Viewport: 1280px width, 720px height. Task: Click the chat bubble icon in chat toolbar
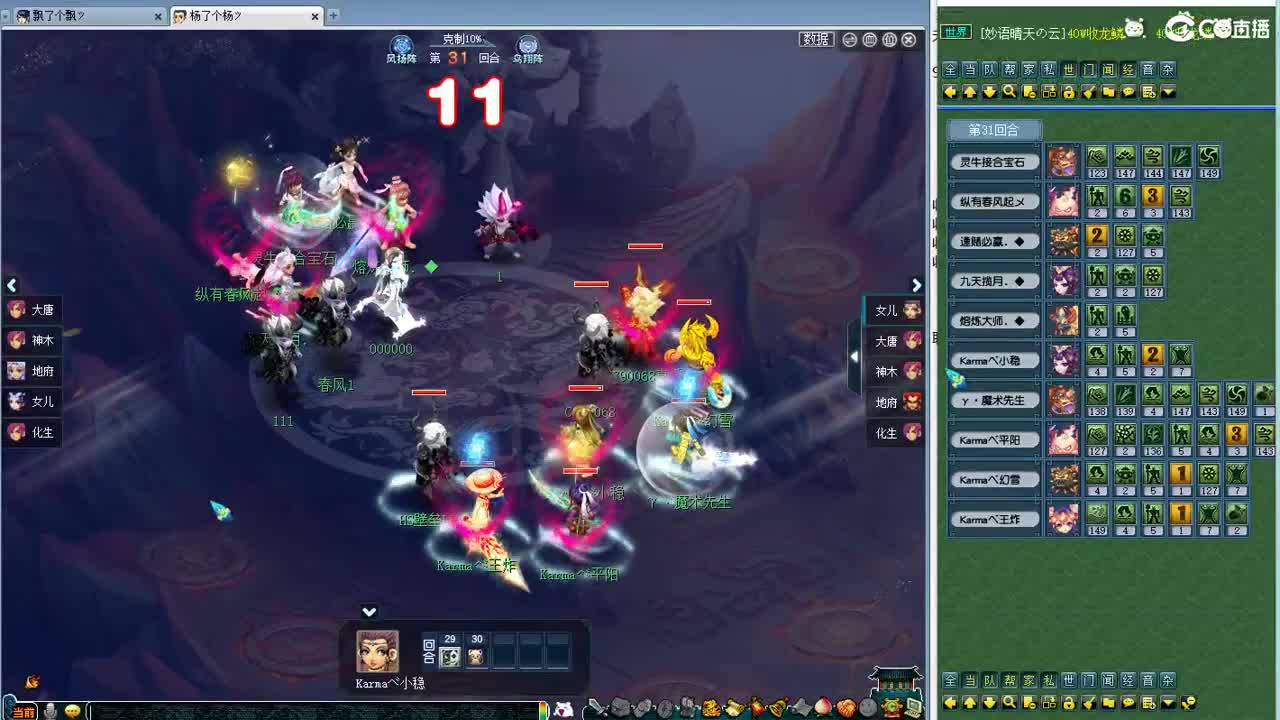1128,92
